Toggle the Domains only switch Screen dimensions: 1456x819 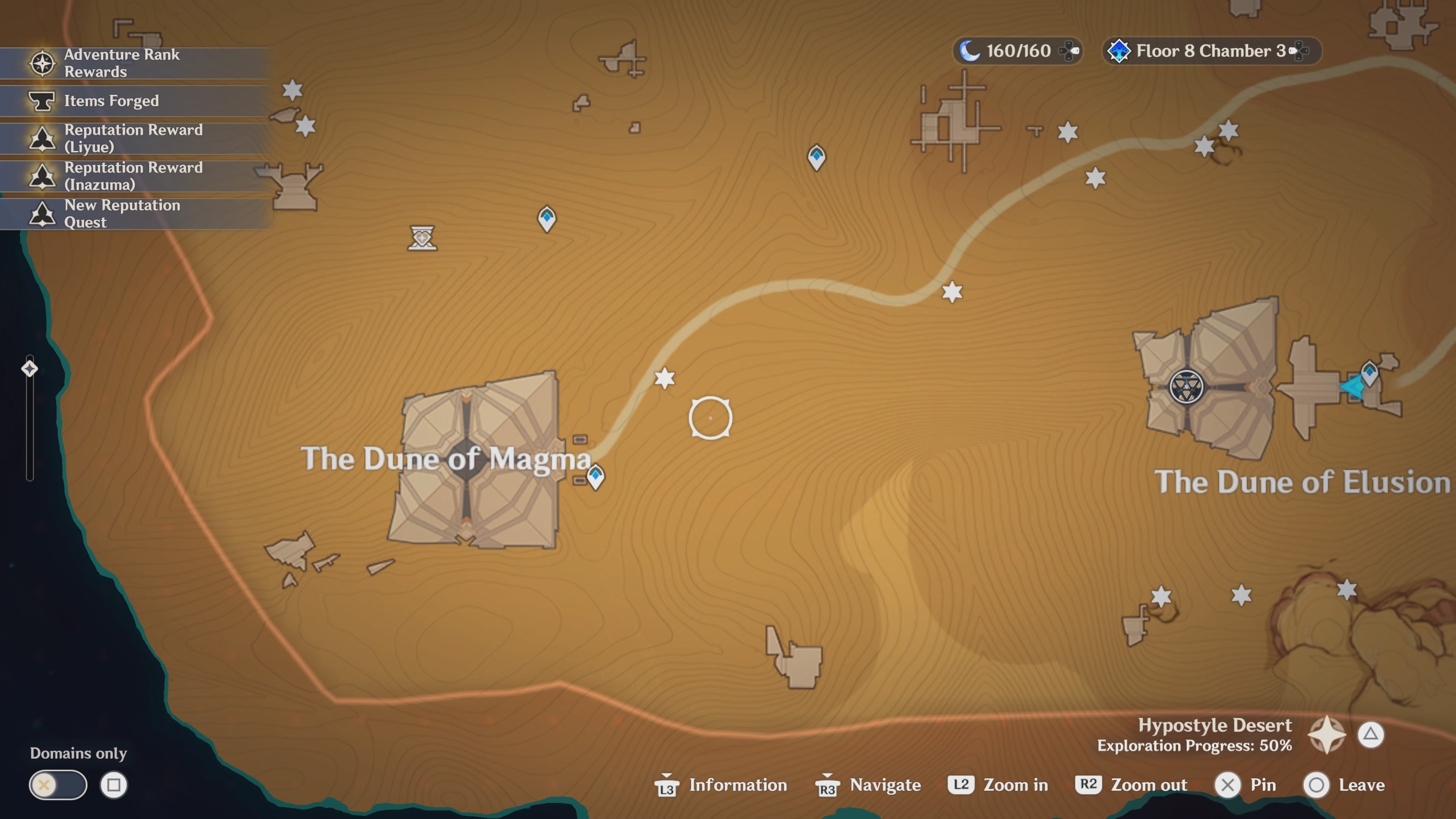58,785
